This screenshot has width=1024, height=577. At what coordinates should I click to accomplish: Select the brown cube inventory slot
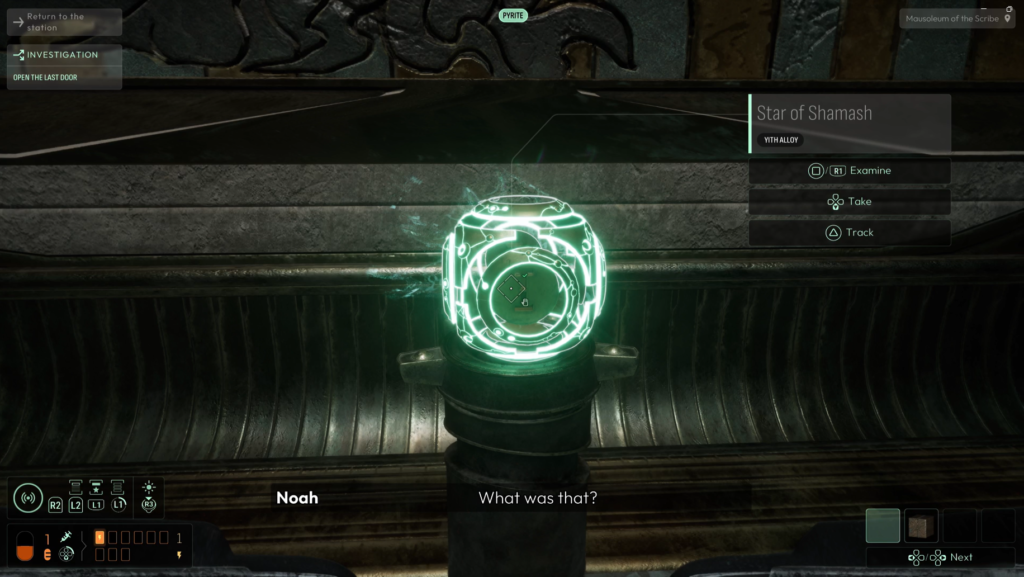click(x=921, y=526)
